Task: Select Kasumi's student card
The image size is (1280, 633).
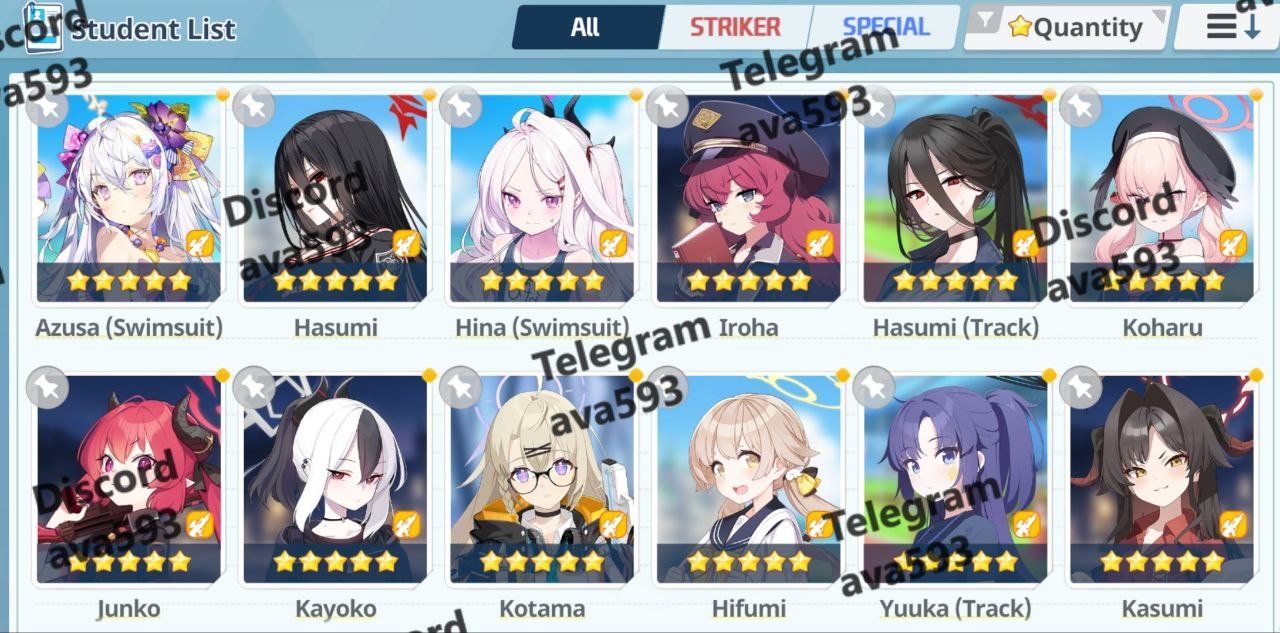Action: click(1162, 479)
